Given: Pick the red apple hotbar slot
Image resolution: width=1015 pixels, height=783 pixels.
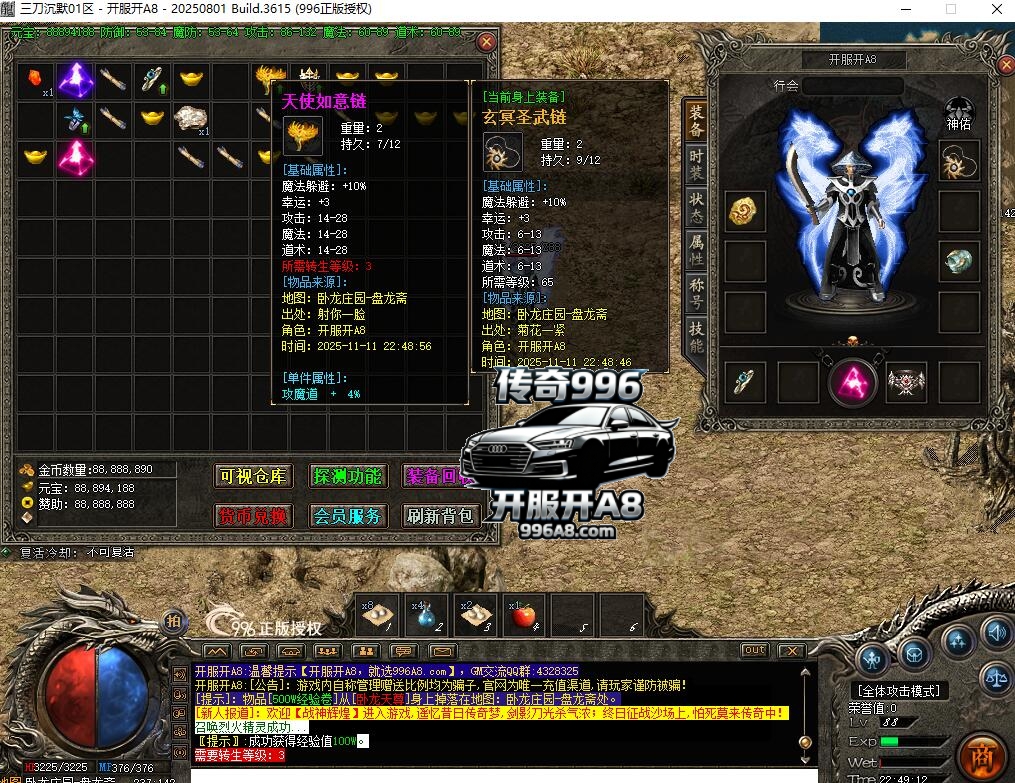Looking at the screenshot, I should pyautogui.click(x=524, y=616).
